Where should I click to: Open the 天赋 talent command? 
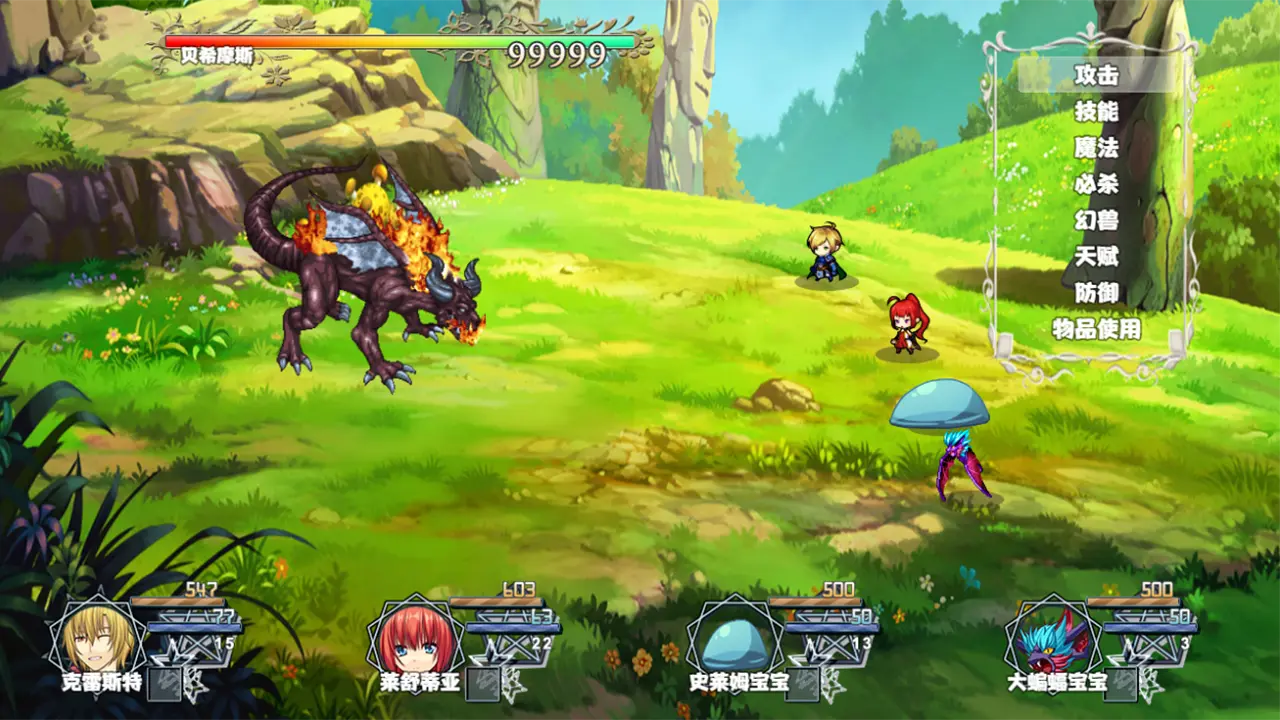1096,257
